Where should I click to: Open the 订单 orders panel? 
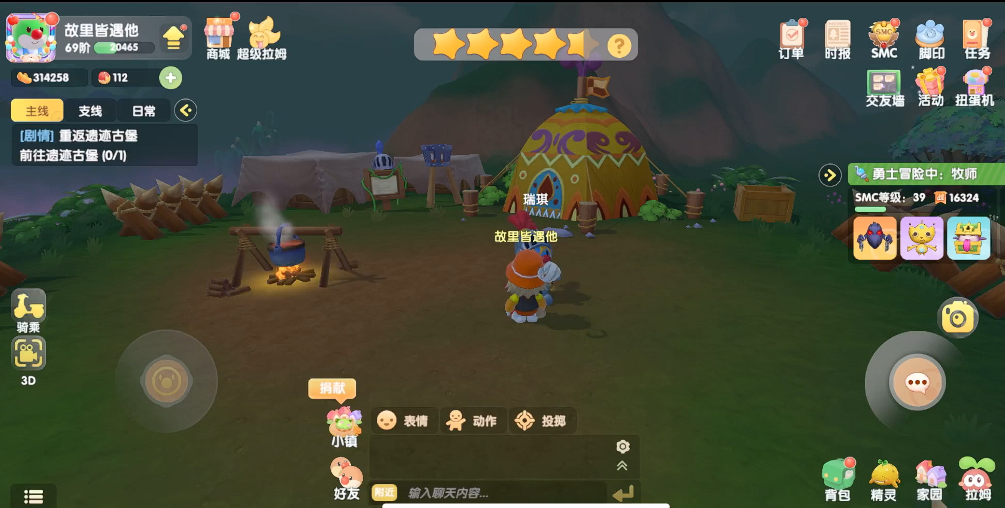click(791, 37)
